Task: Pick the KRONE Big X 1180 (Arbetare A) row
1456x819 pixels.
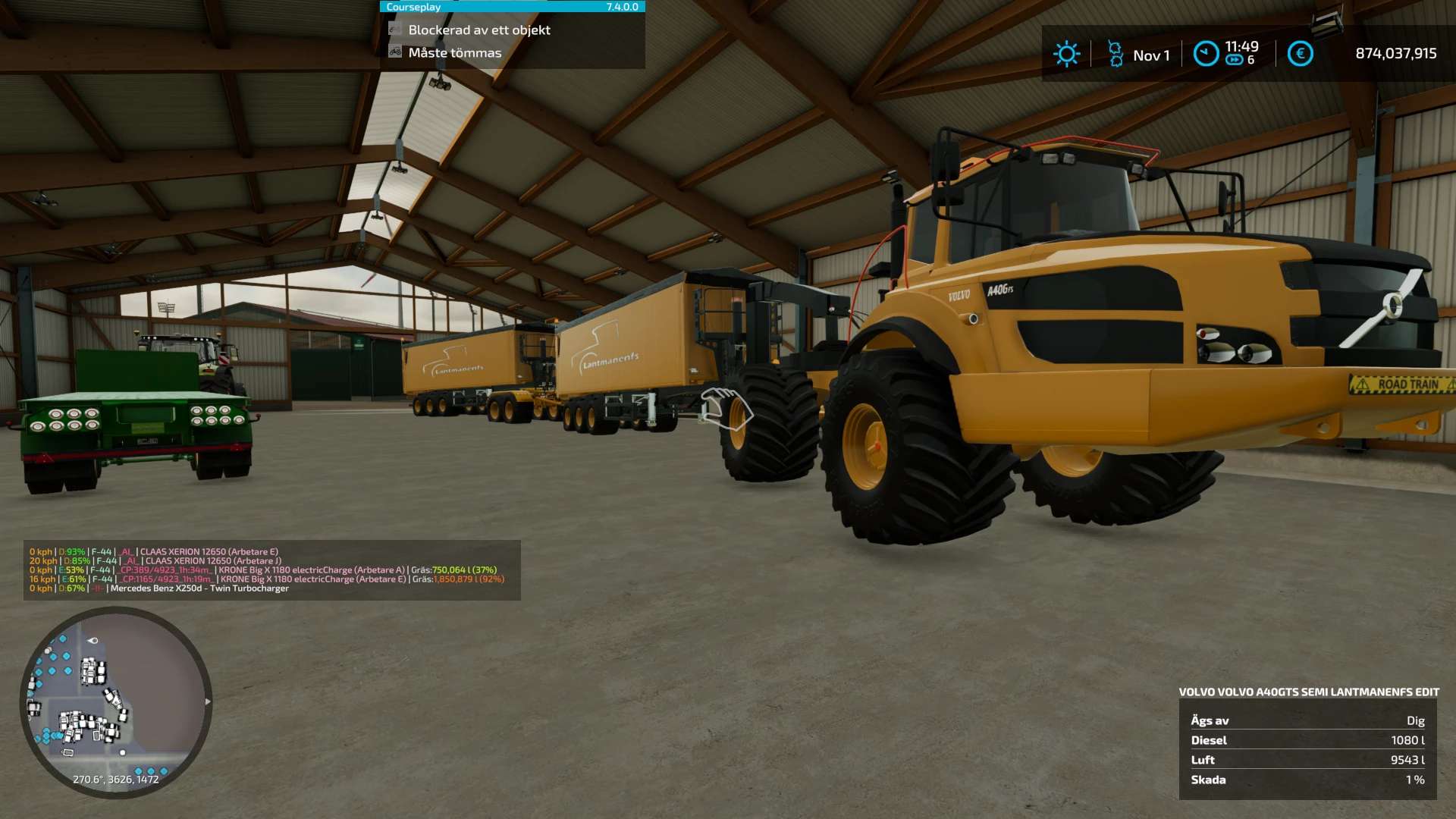Action: click(x=312, y=570)
